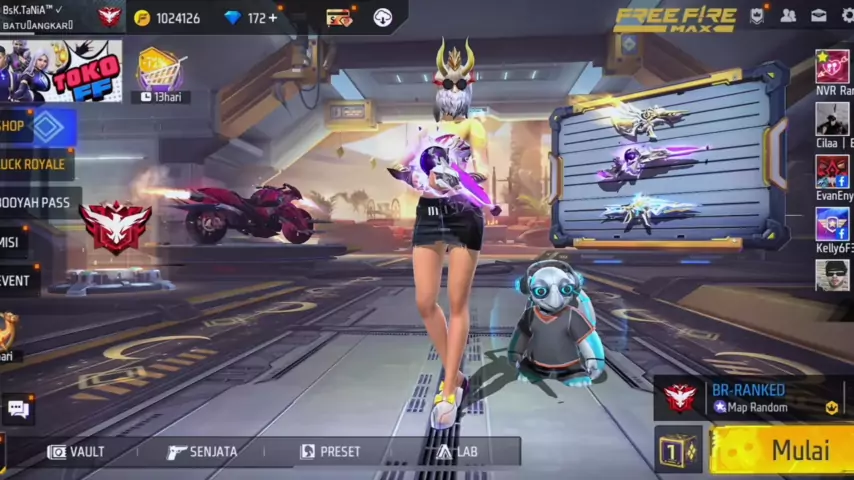This screenshot has width=854, height=480.
Task: Open the cloud download icon
Action: click(x=382, y=17)
